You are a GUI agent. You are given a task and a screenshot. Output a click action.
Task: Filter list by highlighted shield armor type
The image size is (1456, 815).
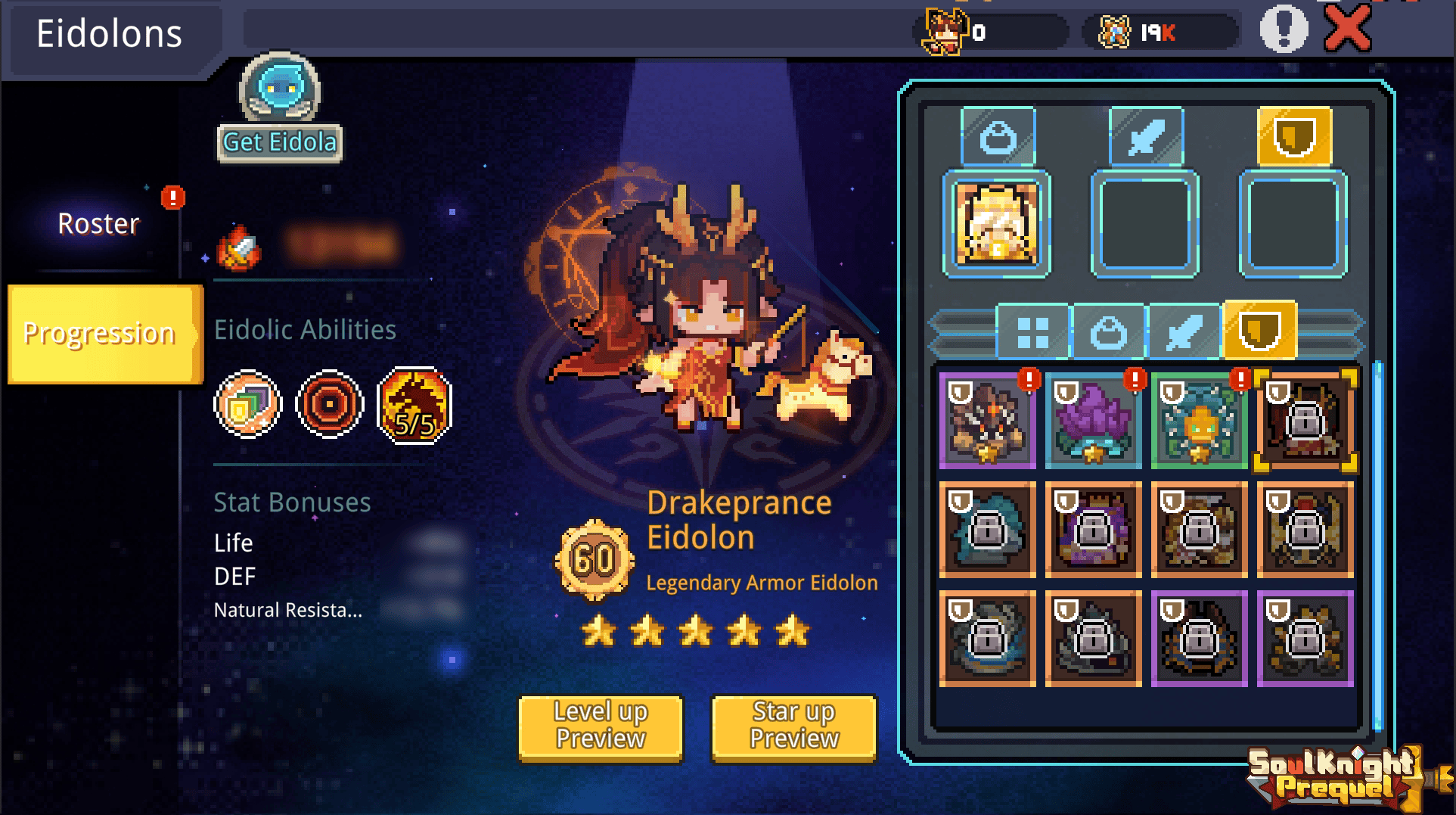1259,331
